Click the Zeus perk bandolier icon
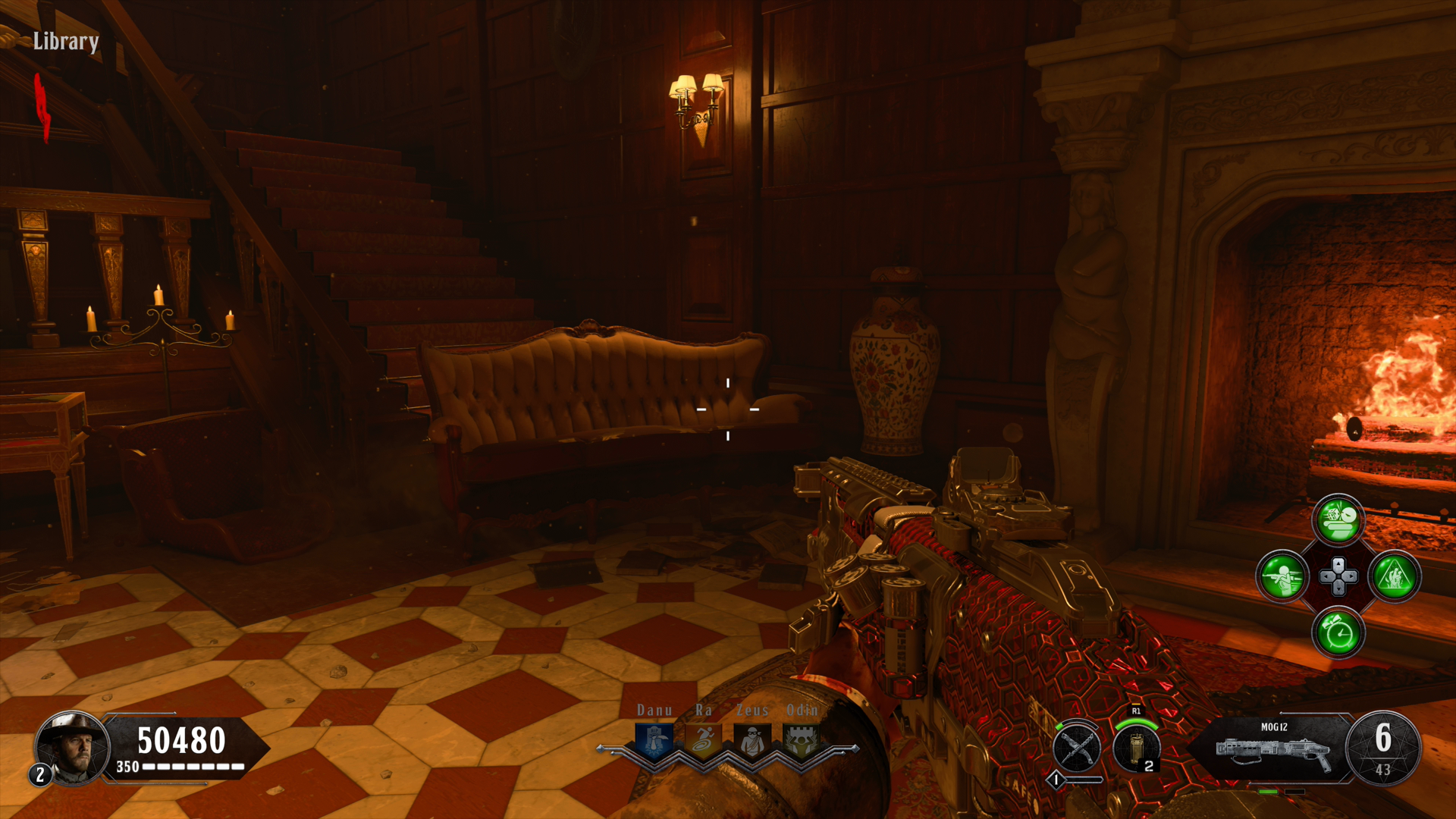The height and width of the screenshot is (819, 1456). pyautogui.click(x=752, y=740)
